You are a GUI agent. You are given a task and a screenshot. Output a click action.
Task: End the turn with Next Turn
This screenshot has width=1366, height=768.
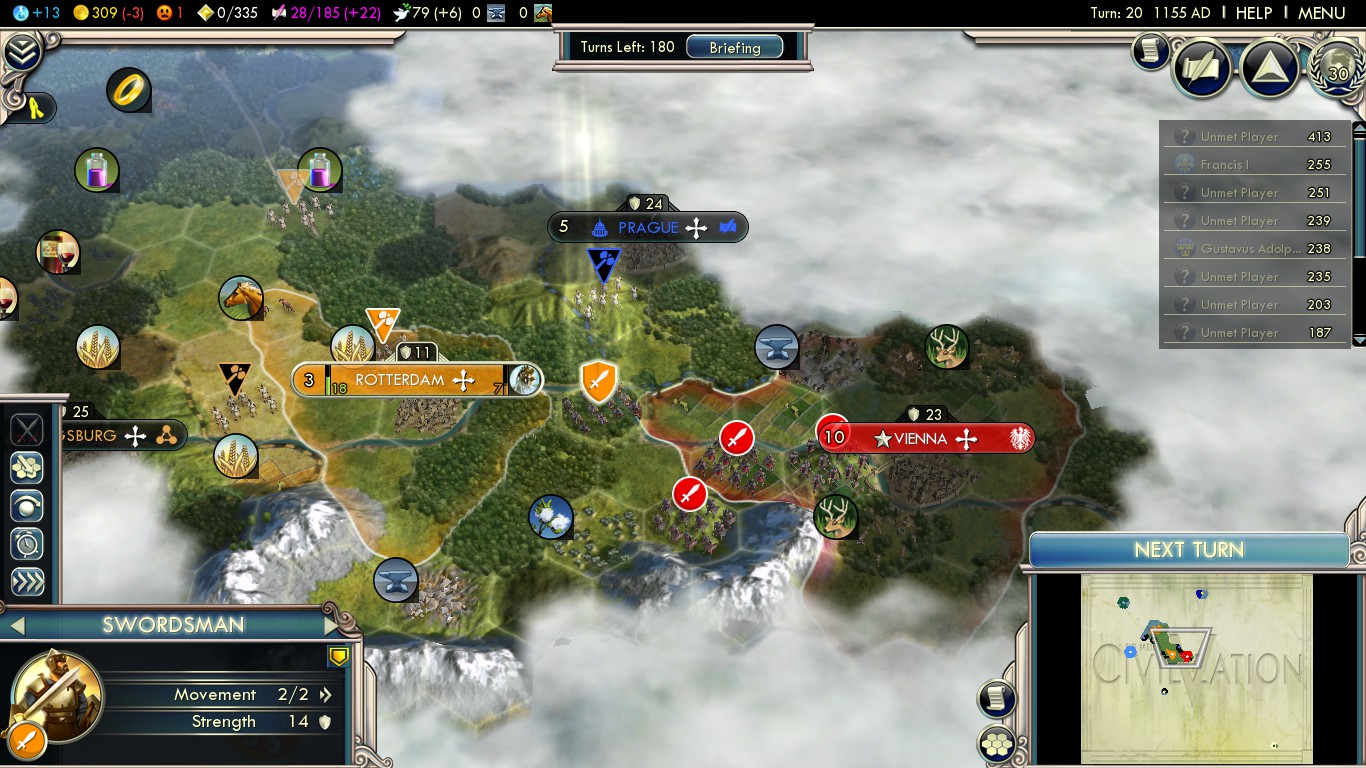click(1188, 550)
